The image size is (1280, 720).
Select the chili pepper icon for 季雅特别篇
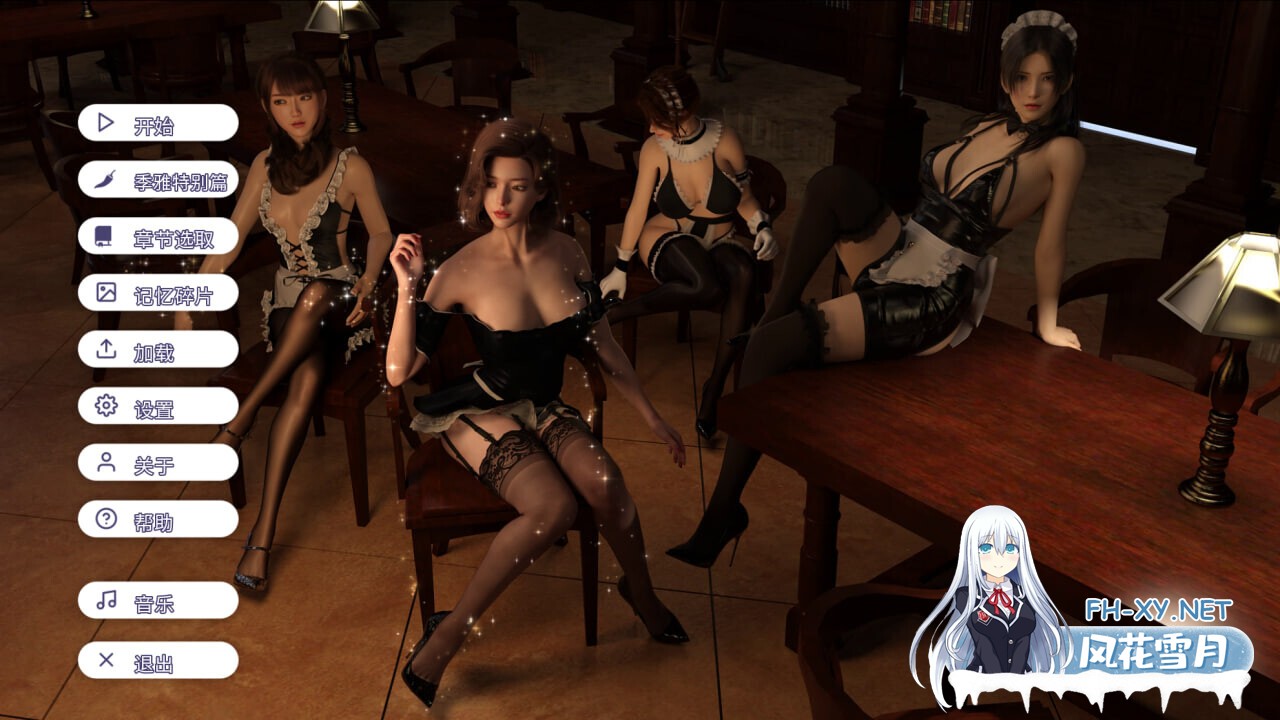104,179
